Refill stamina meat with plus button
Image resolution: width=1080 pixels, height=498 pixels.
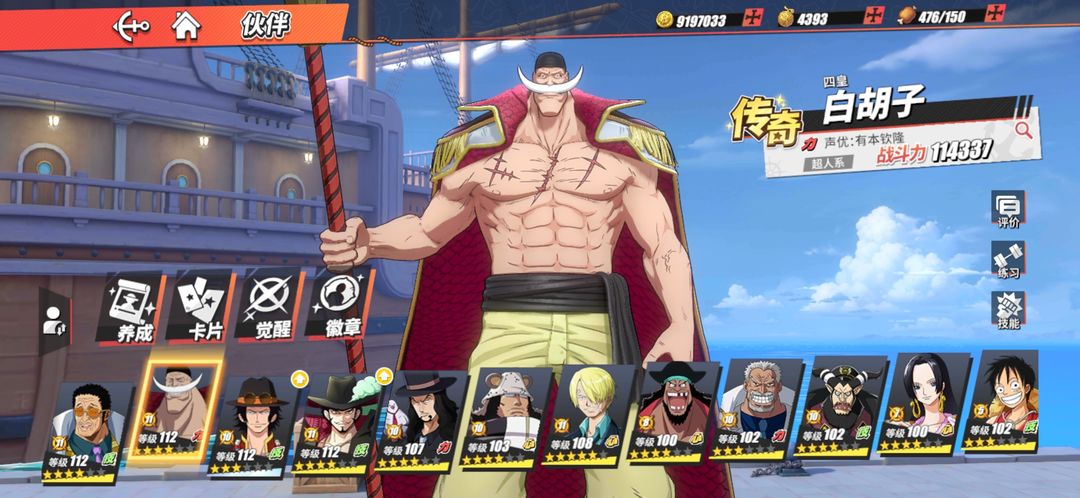[995, 14]
